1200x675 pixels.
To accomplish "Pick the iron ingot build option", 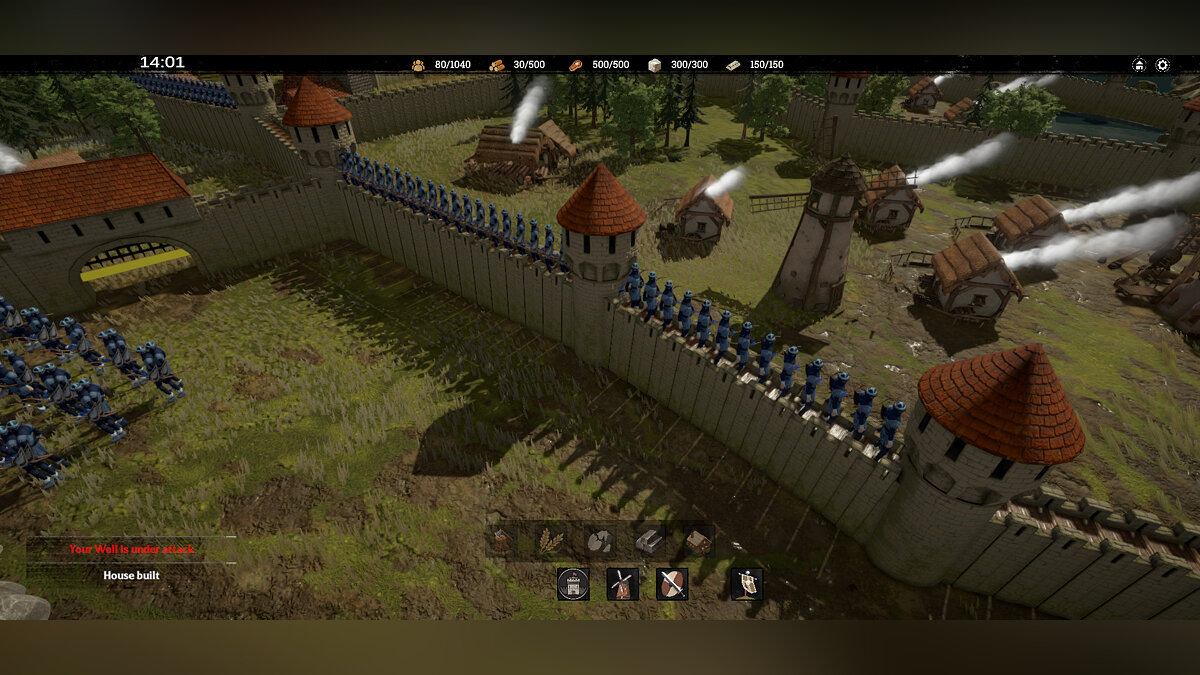I will [649, 541].
